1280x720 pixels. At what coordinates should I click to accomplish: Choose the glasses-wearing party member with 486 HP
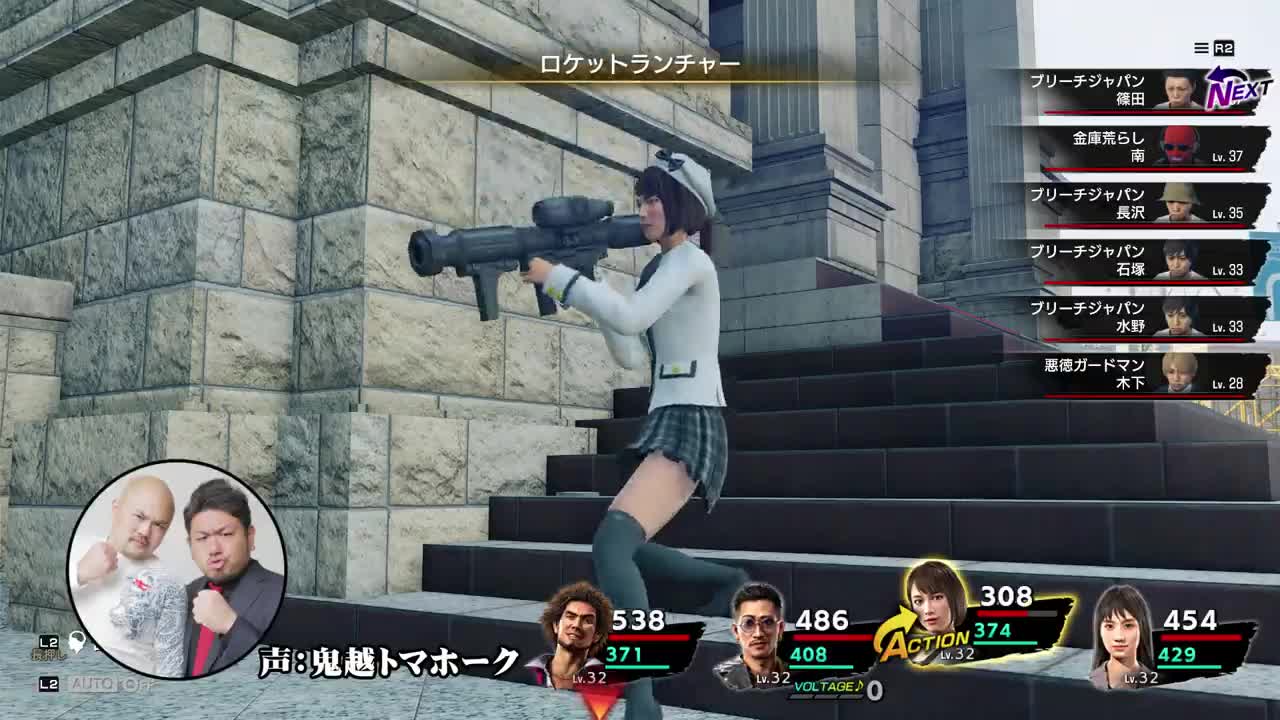[x=758, y=632]
